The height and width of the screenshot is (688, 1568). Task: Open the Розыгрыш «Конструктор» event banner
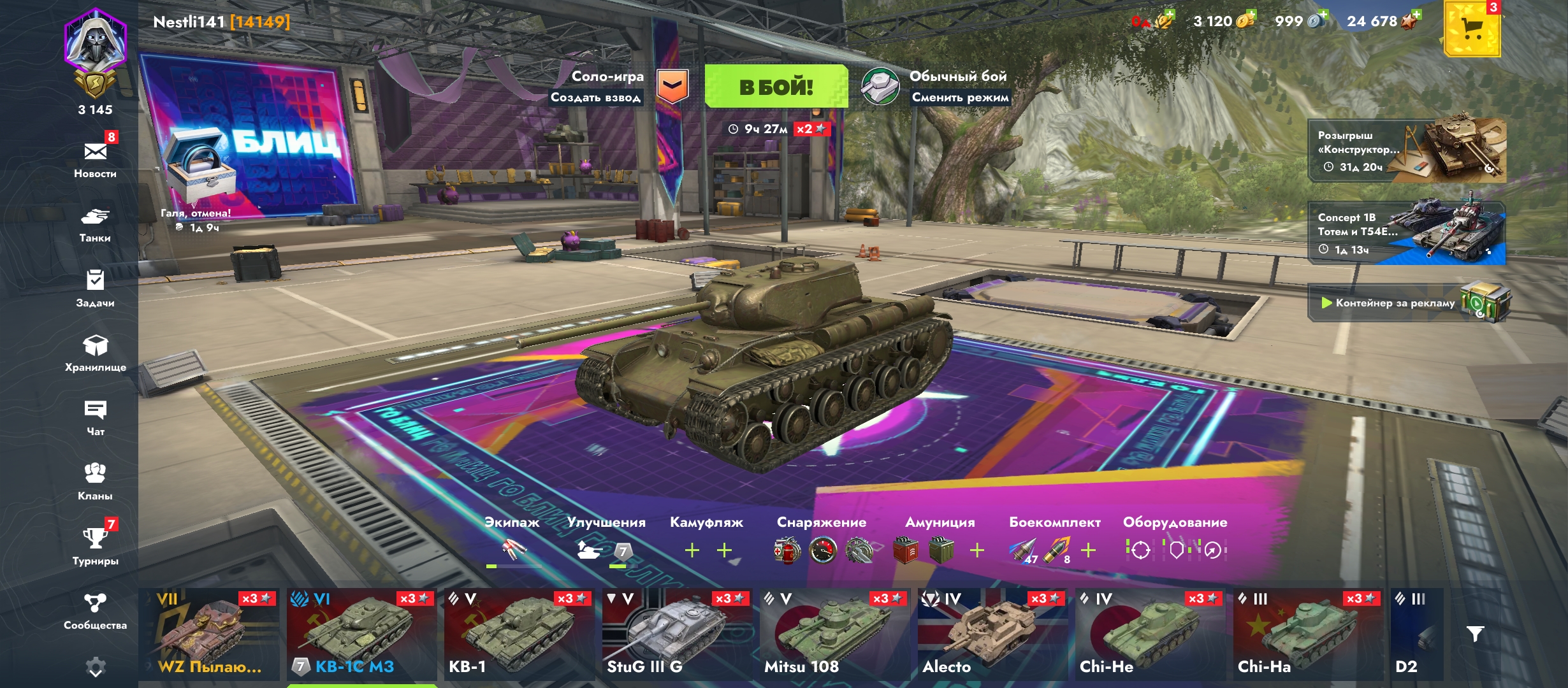coord(1406,151)
